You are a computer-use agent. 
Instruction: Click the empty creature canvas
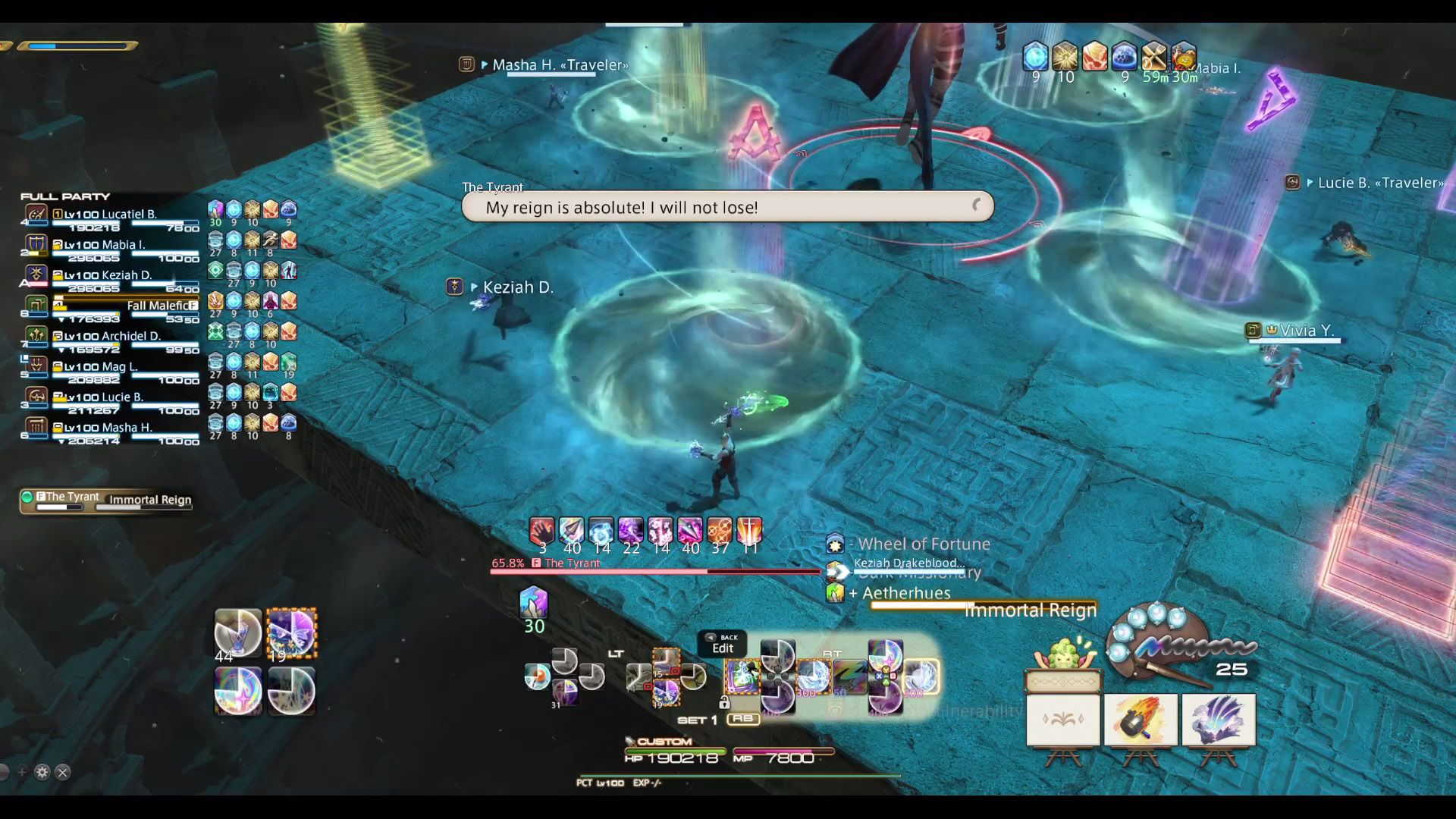point(1062,720)
